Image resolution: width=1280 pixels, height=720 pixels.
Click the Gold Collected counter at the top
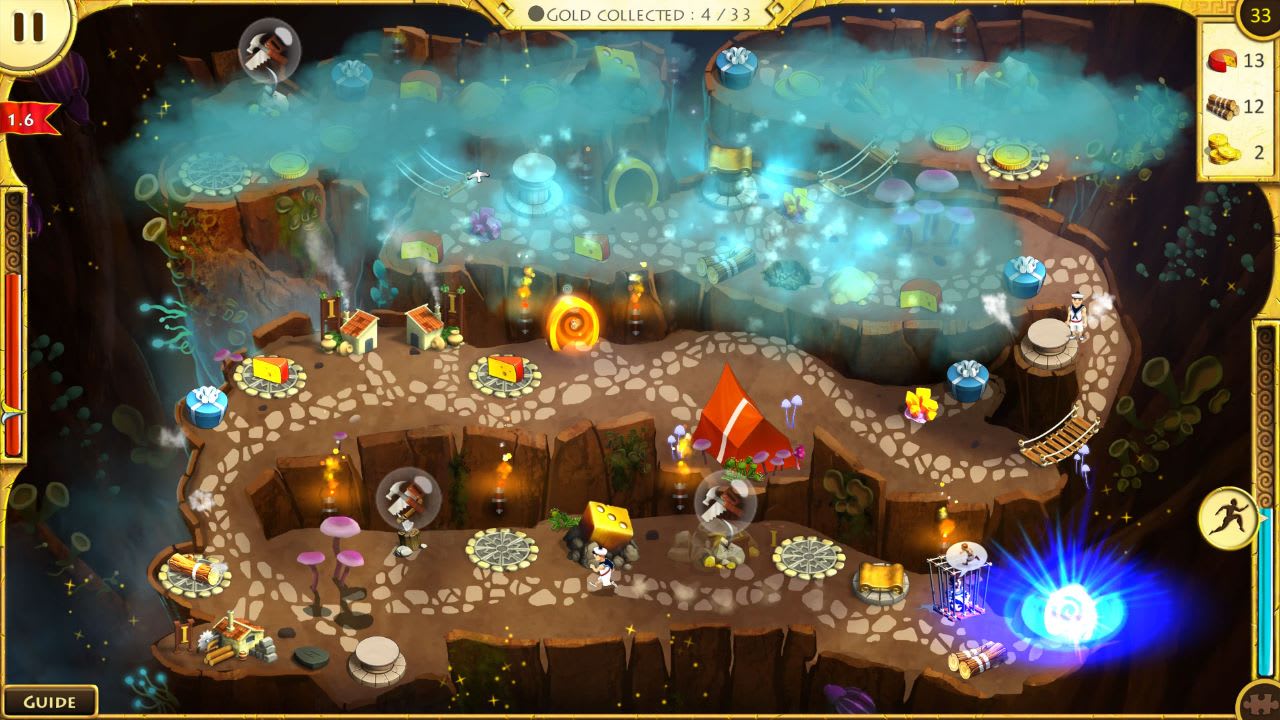click(640, 15)
